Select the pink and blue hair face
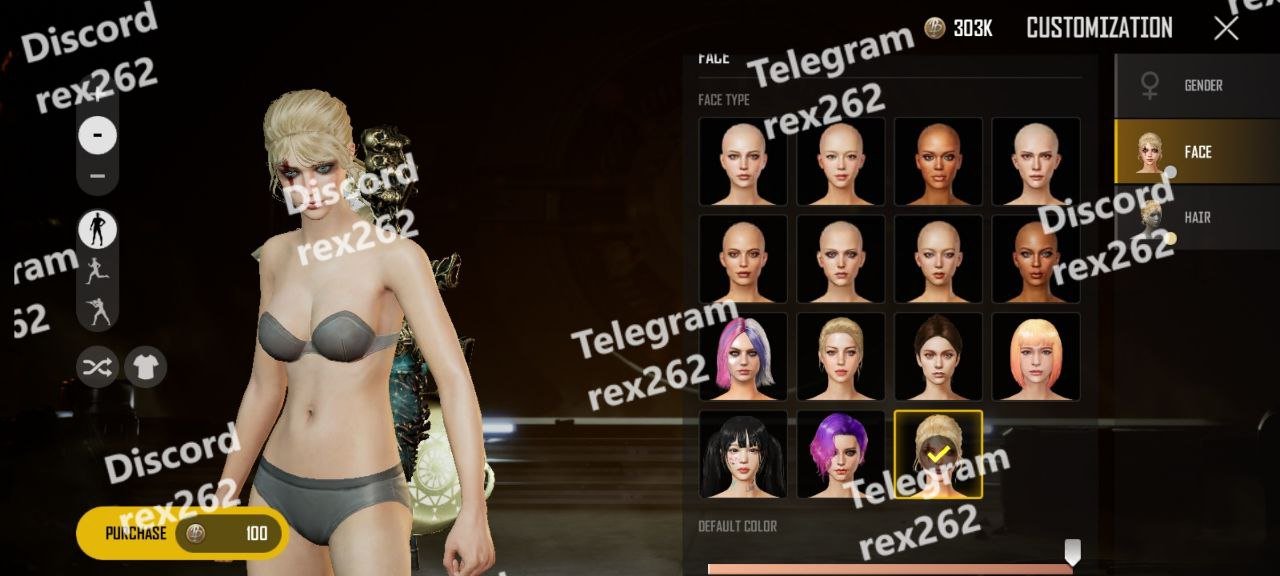 pos(742,357)
